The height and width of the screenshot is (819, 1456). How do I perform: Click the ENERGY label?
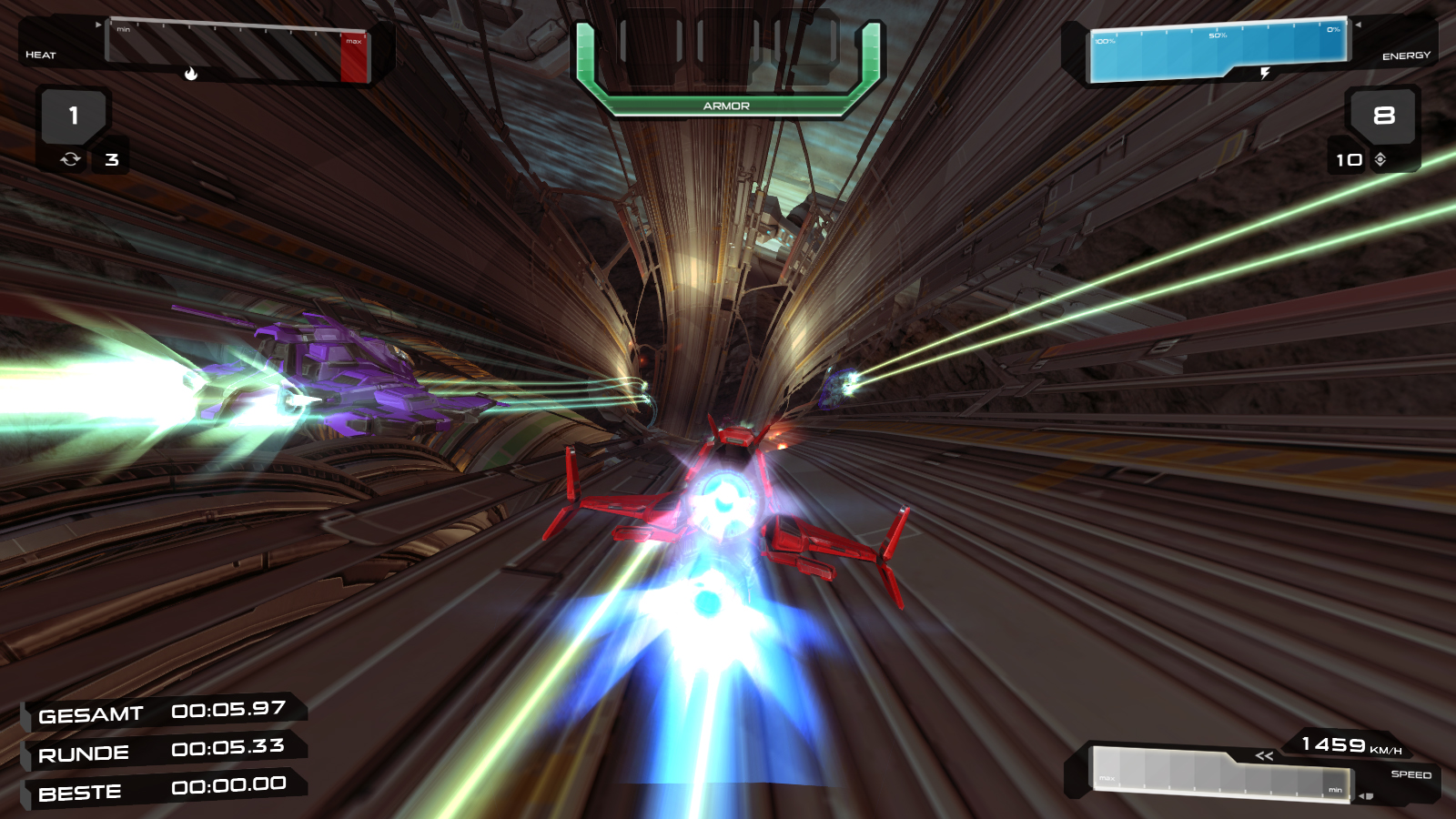[1405, 55]
